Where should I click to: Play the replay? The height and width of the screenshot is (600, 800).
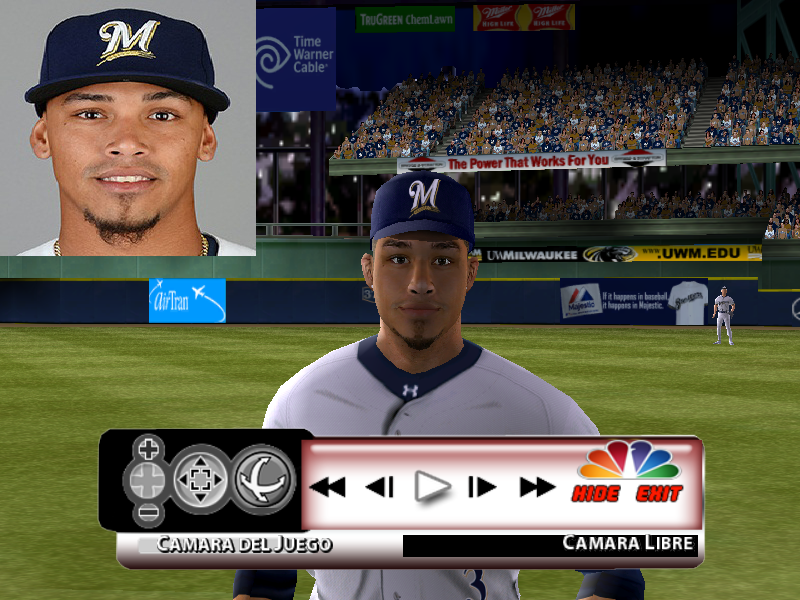coord(432,487)
